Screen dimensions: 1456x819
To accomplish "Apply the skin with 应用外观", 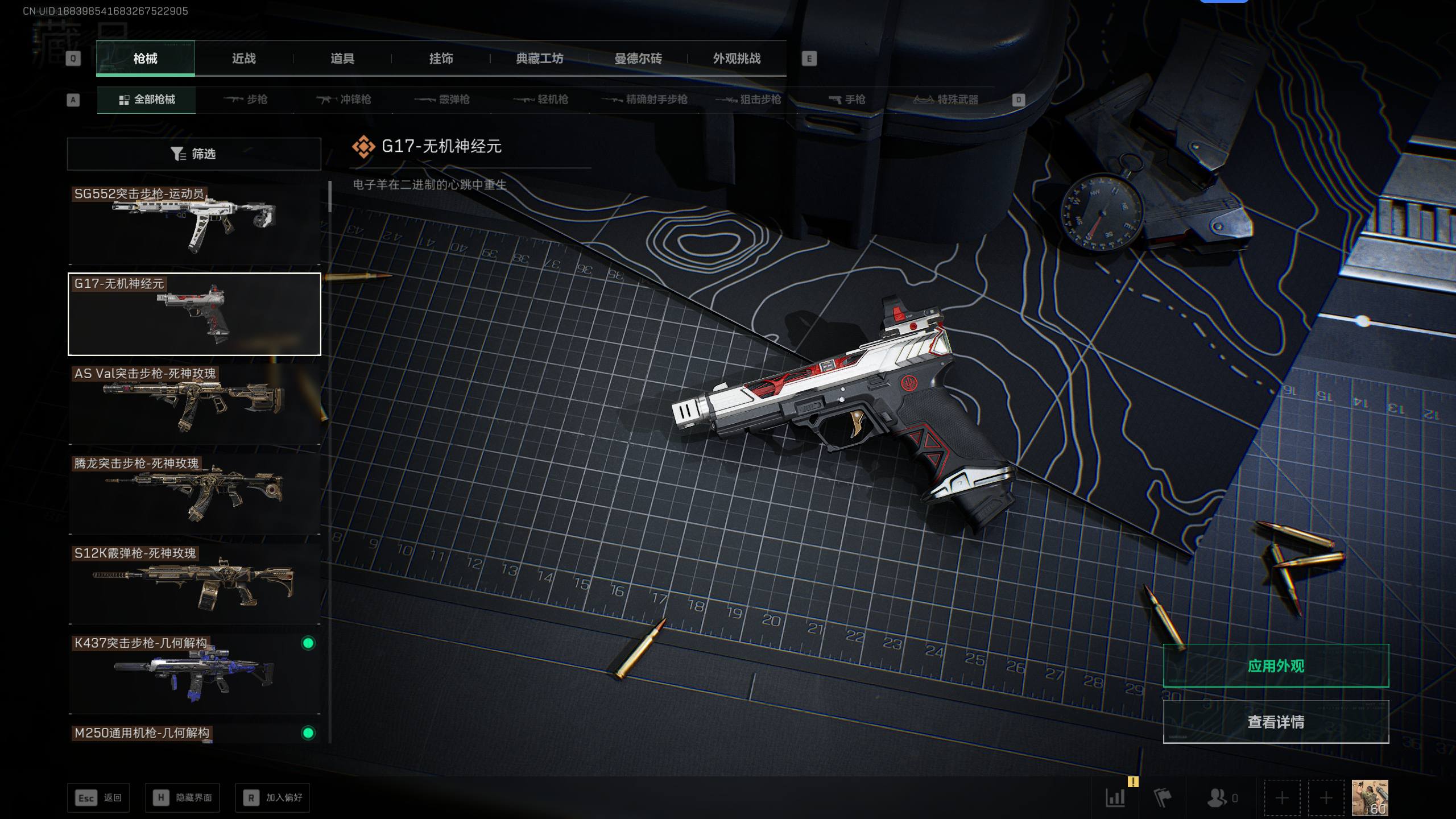I will pos(1276,666).
